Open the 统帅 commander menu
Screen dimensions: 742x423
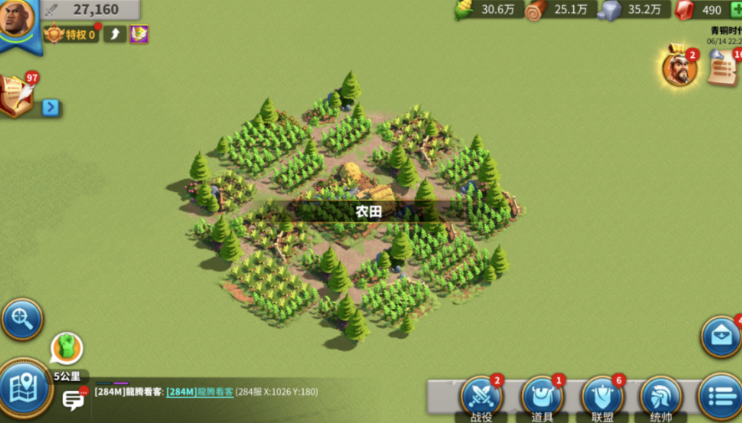661,397
